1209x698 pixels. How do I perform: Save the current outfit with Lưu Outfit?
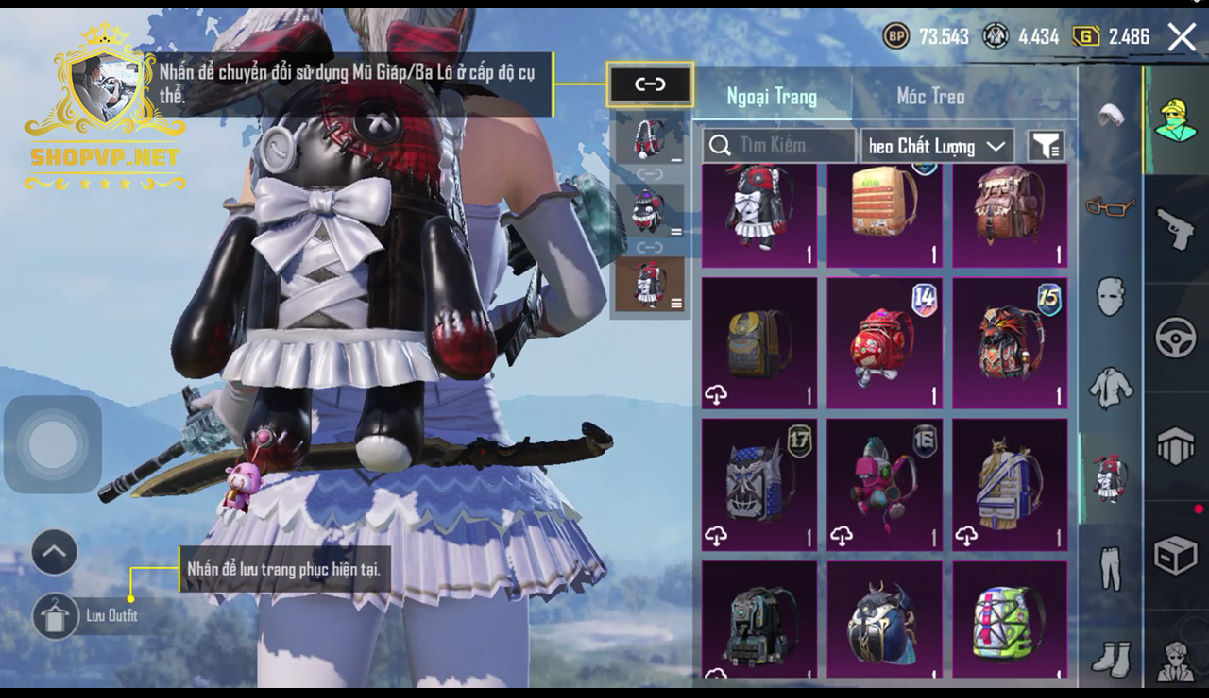point(56,616)
